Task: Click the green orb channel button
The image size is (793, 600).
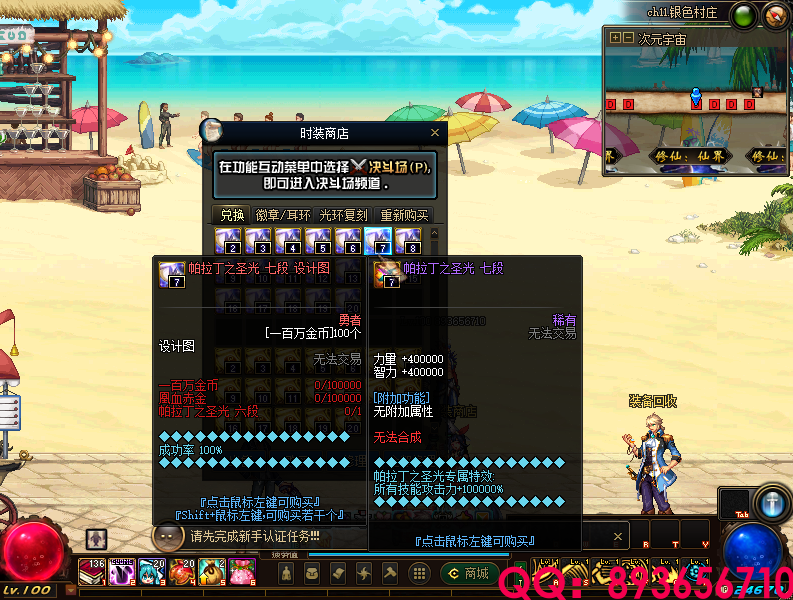Action: tap(744, 16)
